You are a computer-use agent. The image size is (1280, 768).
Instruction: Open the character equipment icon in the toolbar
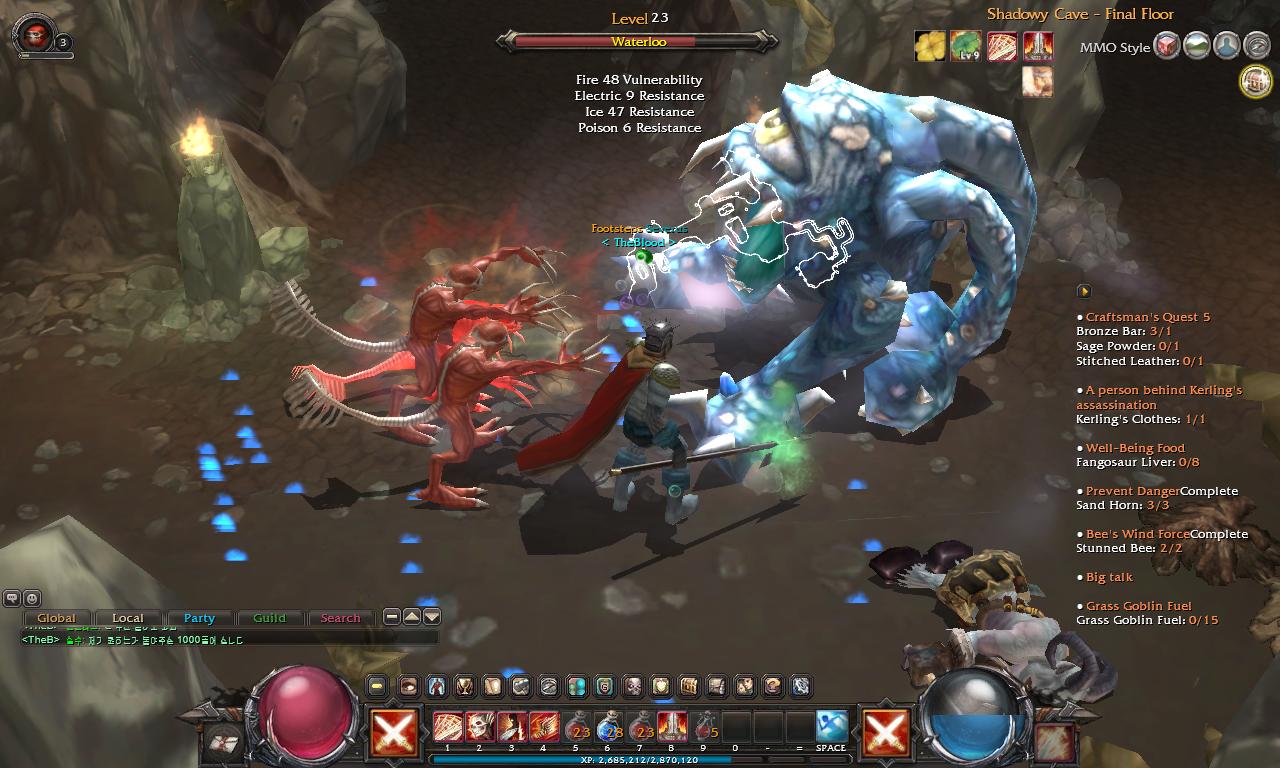tap(436, 687)
